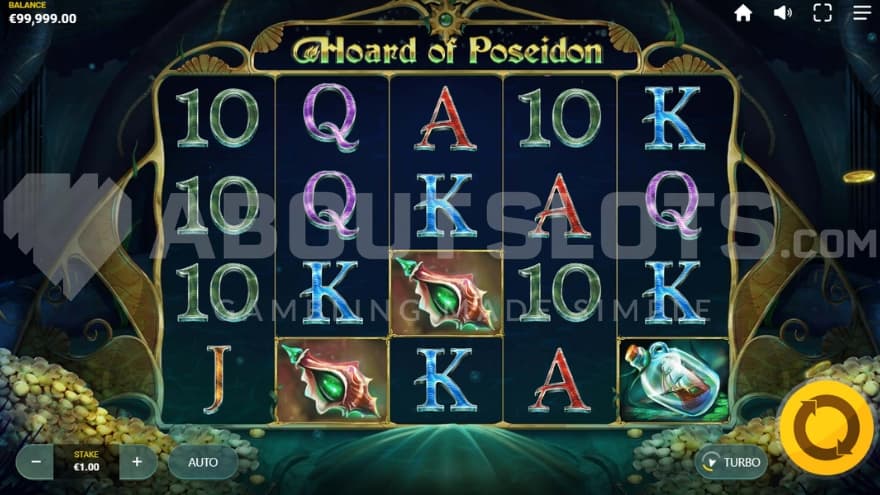This screenshot has width=880, height=495.
Task: Toggle fullscreen mode
Action: pos(822,13)
